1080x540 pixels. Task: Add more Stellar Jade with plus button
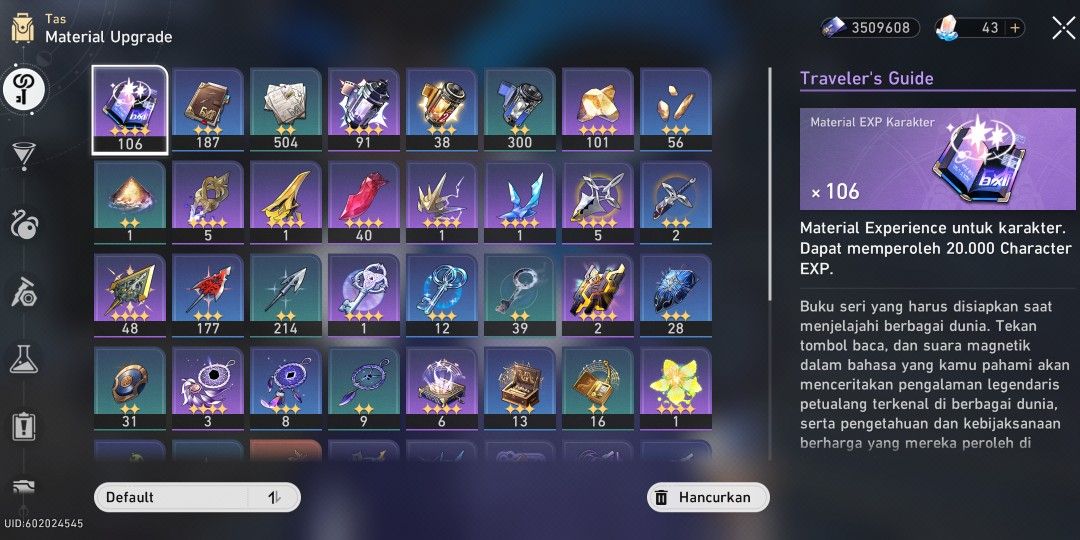click(1016, 28)
